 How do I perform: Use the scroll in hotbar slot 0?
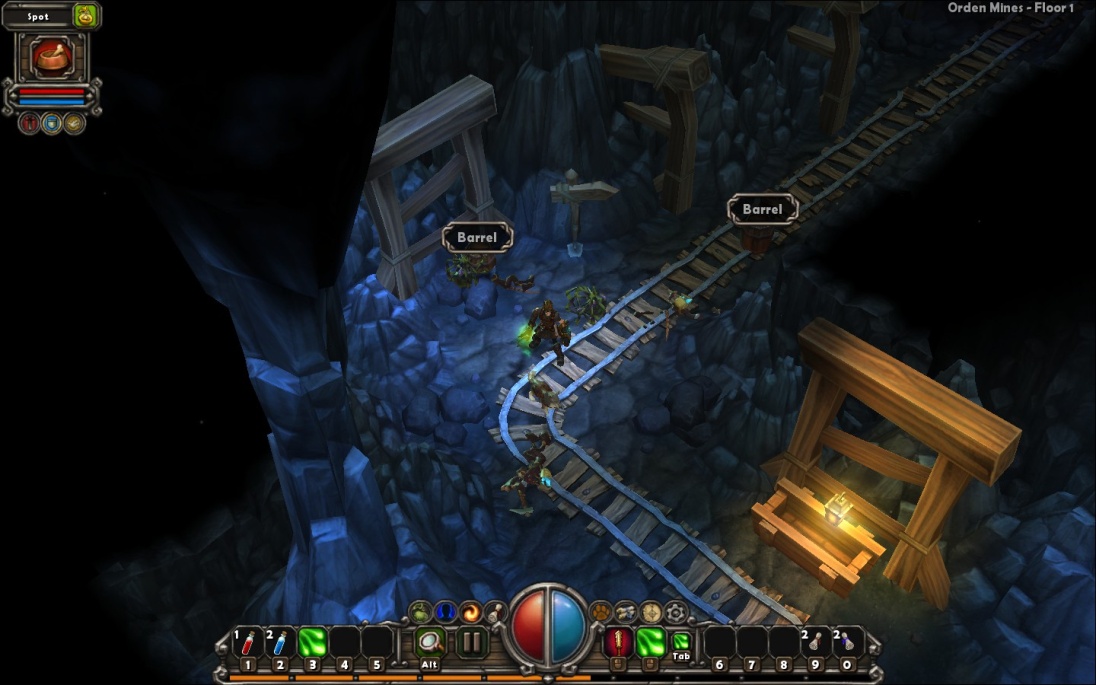pyautogui.click(x=848, y=641)
